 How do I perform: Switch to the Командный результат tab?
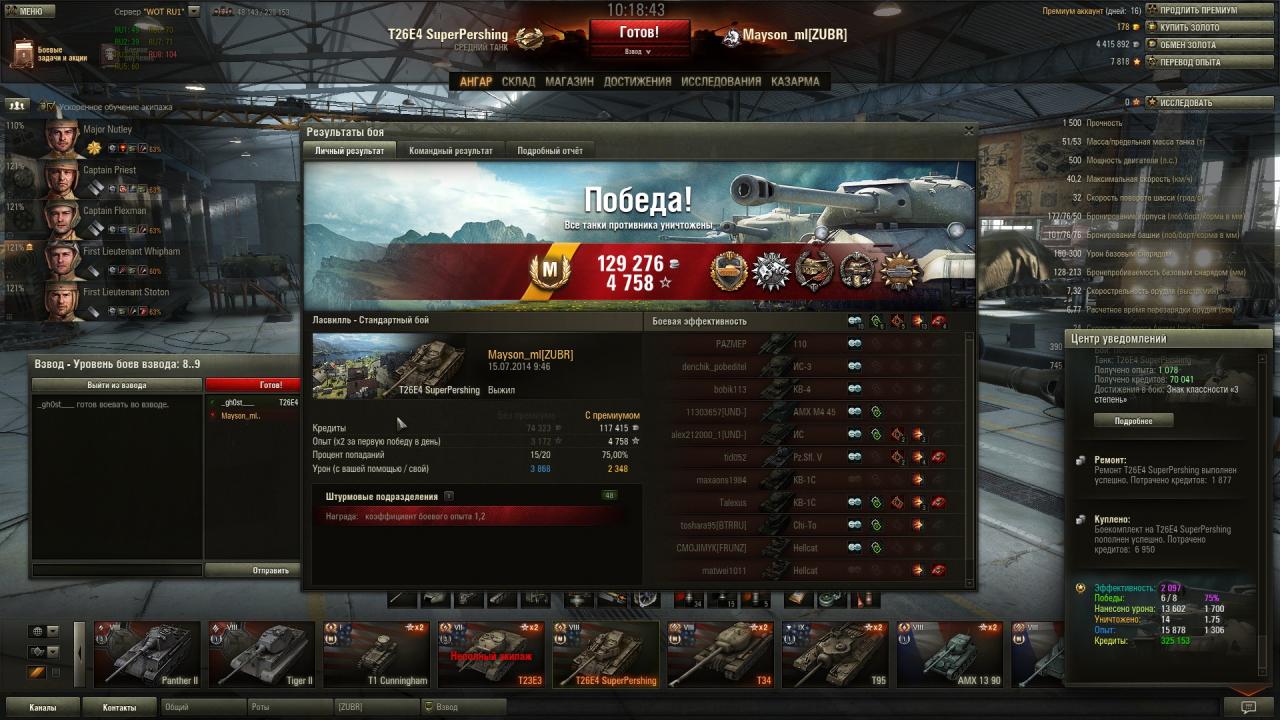pyautogui.click(x=450, y=150)
